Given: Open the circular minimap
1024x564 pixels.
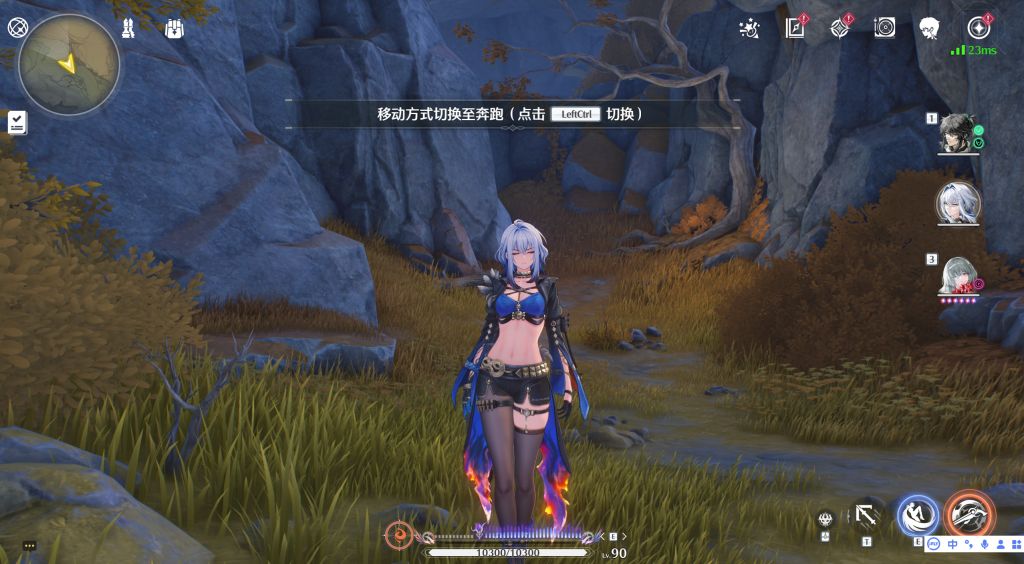Looking at the screenshot, I should click(69, 65).
